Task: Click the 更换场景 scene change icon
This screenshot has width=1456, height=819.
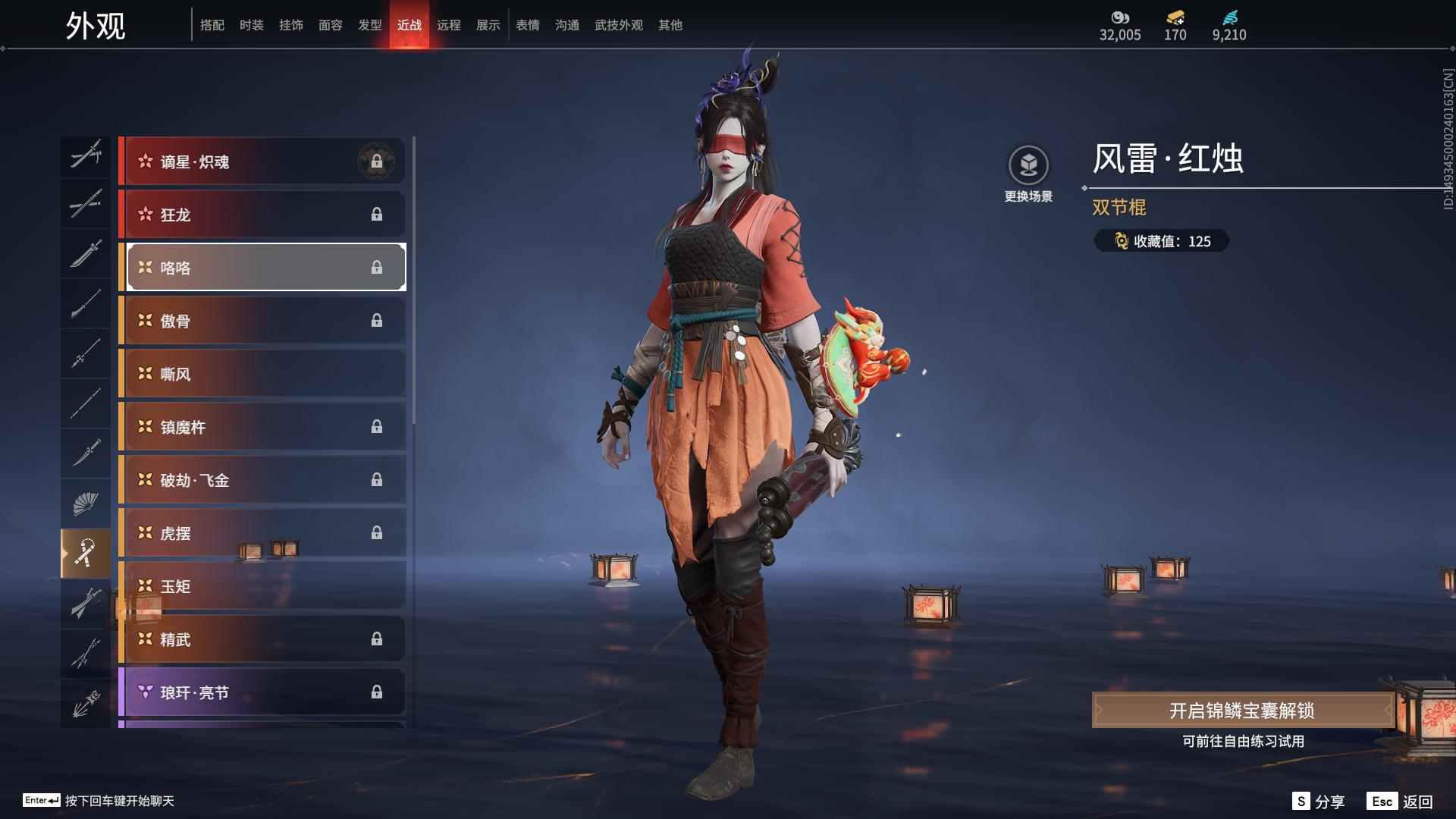Action: pos(1028,166)
